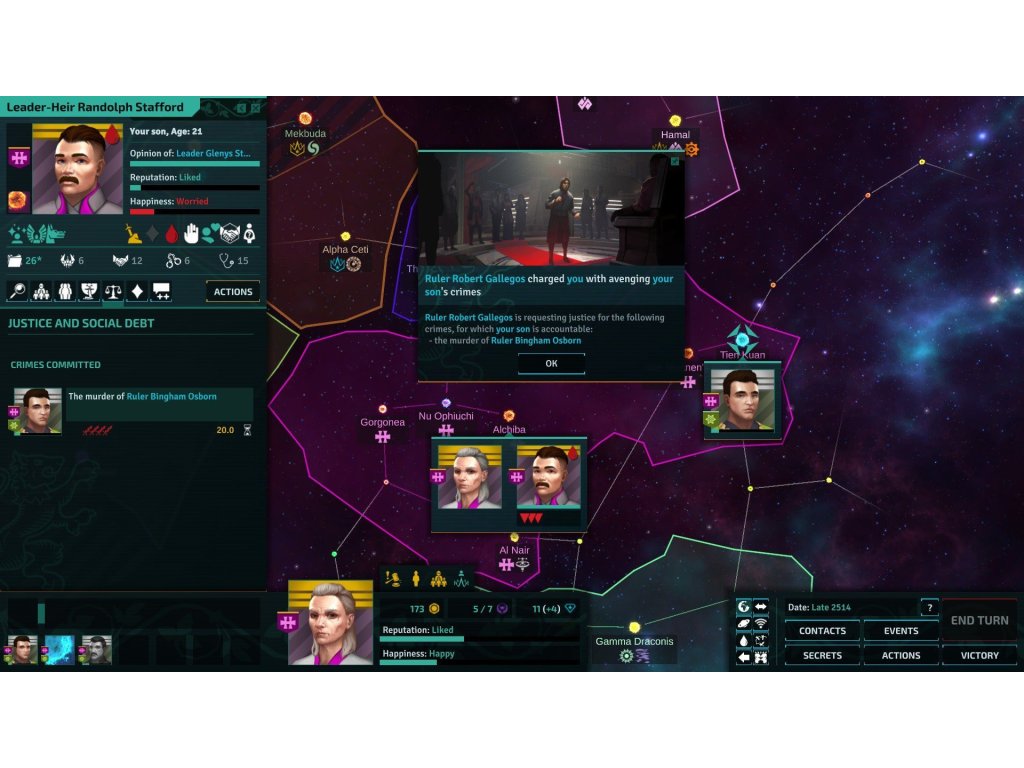Image resolution: width=1024 pixels, height=768 pixels.
Task: Click the 'Leader Glenys St...' opinion link
Action: coord(214,153)
